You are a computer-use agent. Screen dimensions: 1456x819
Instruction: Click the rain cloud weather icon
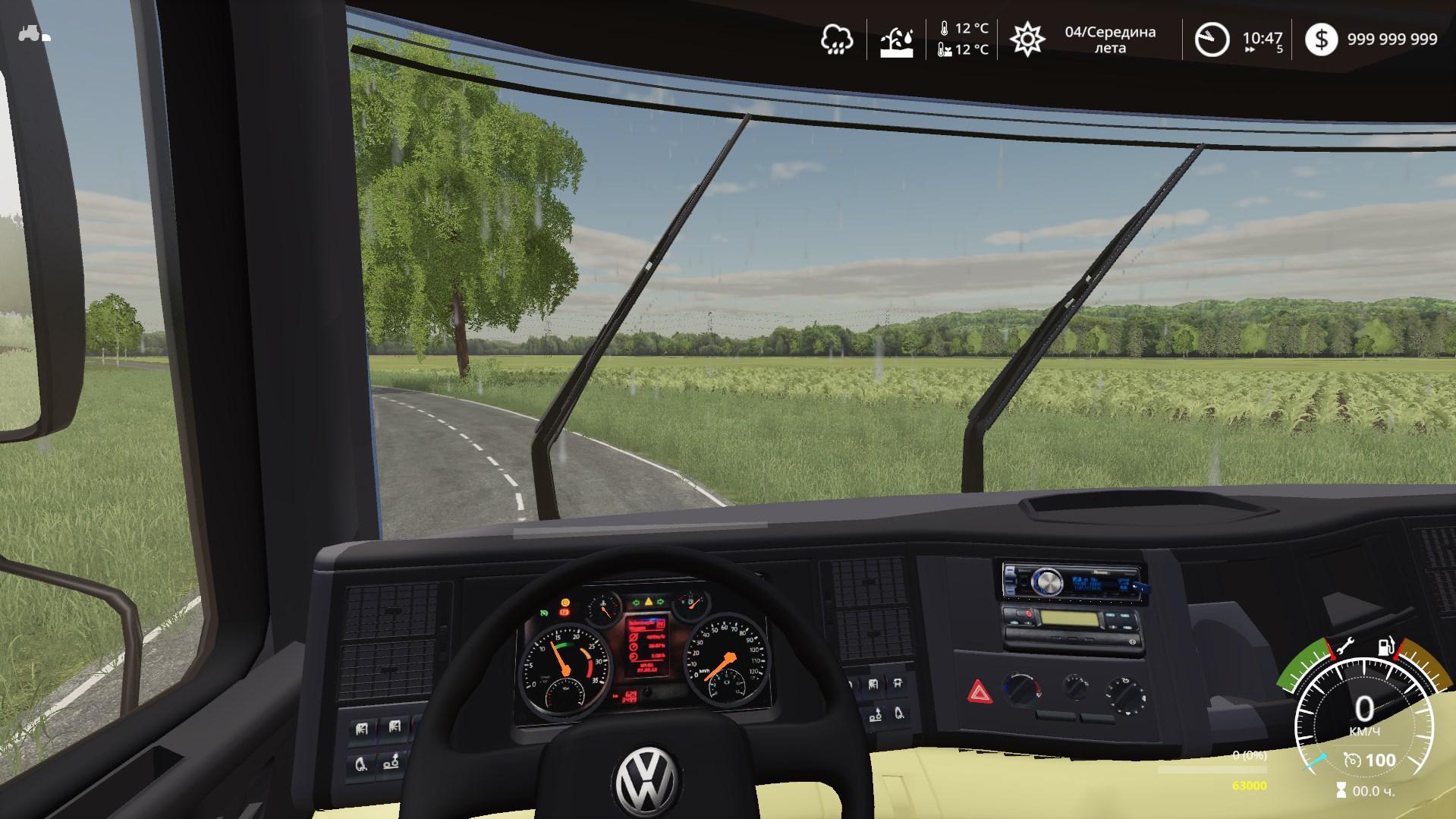pyautogui.click(x=836, y=39)
